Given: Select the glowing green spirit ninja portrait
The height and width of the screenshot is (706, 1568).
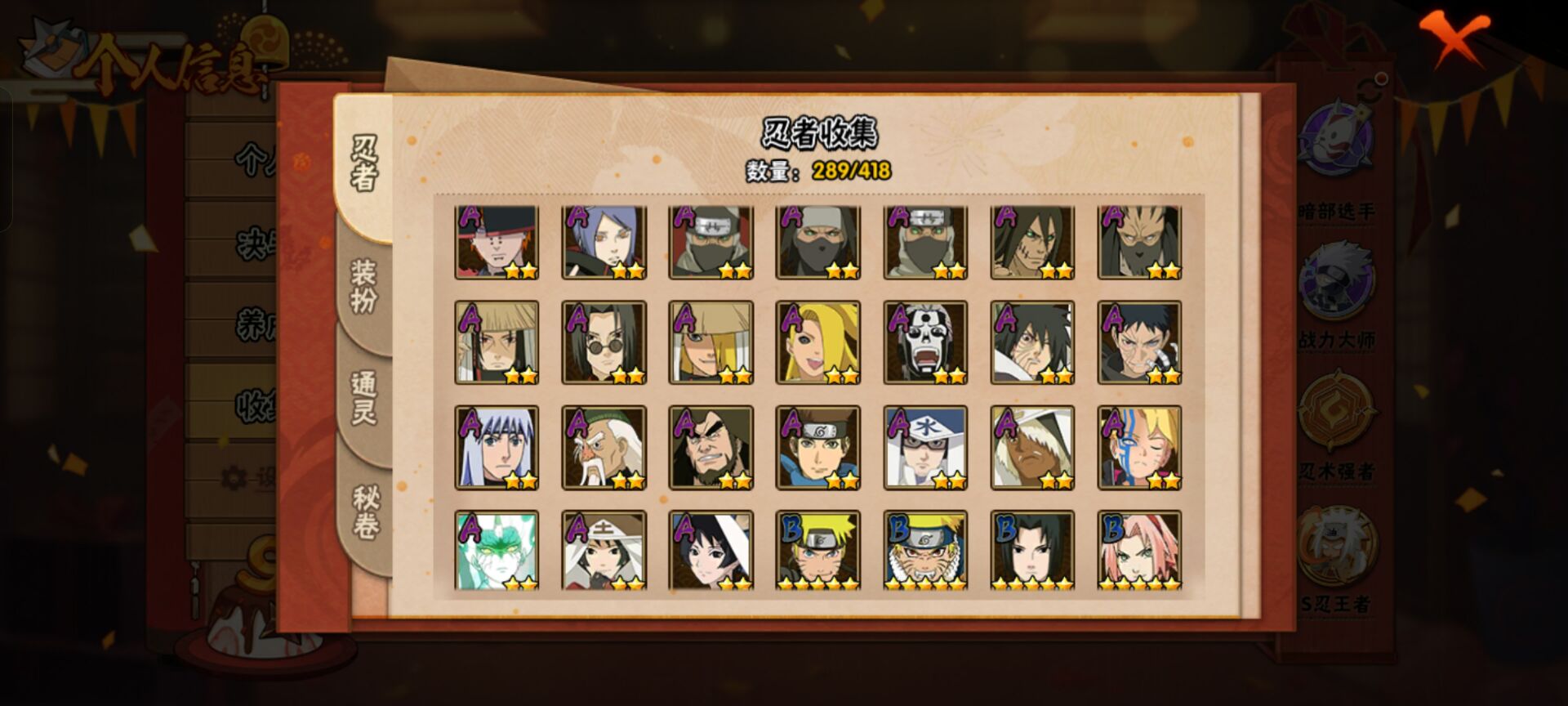Looking at the screenshot, I should click(x=497, y=551).
